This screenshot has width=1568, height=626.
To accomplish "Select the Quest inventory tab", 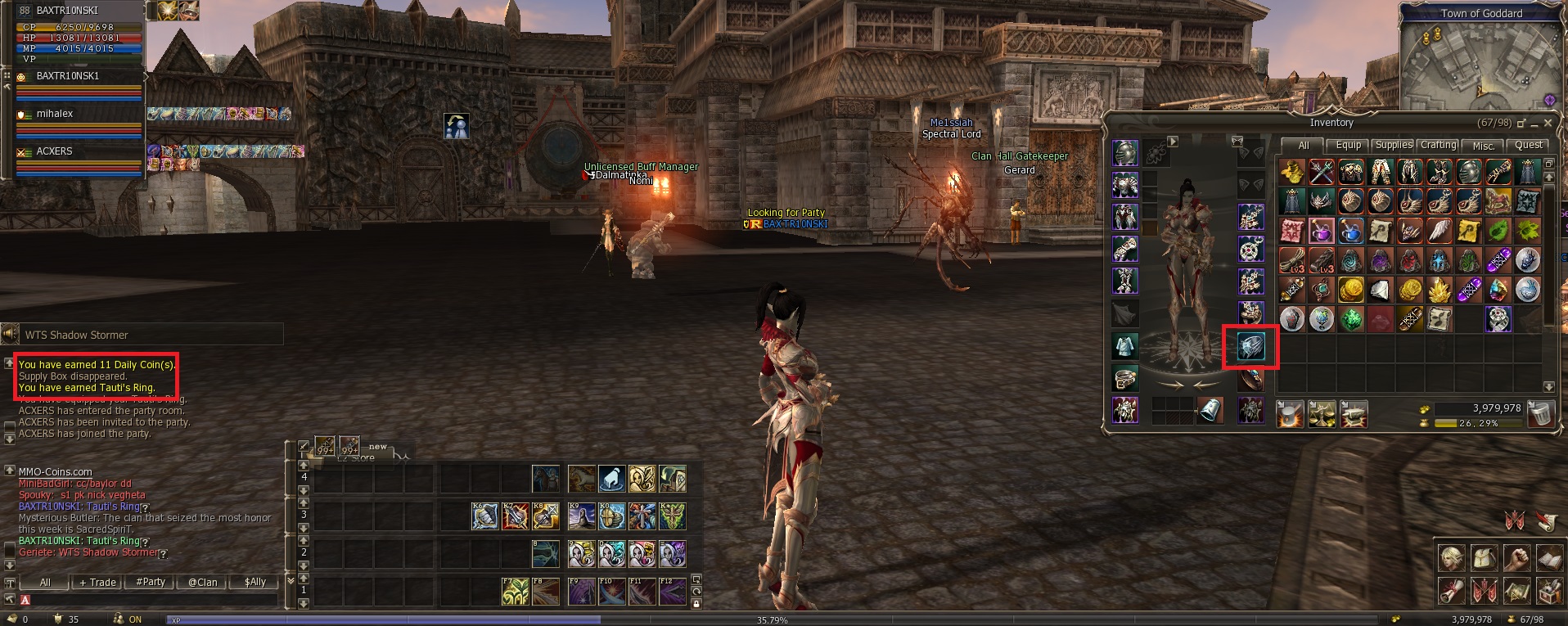I will point(1528,145).
